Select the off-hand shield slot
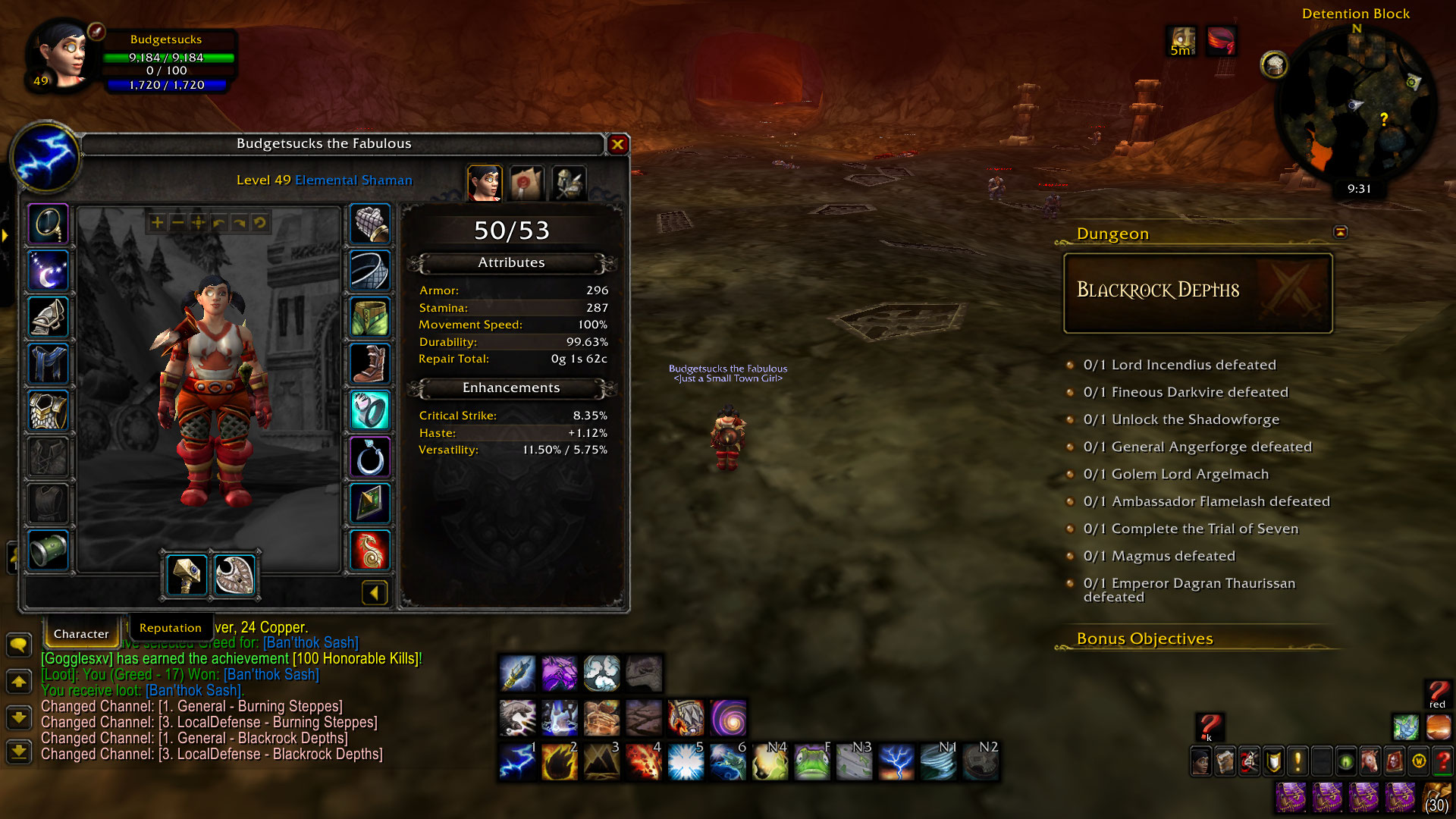The image size is (1456, 819). 234,575
